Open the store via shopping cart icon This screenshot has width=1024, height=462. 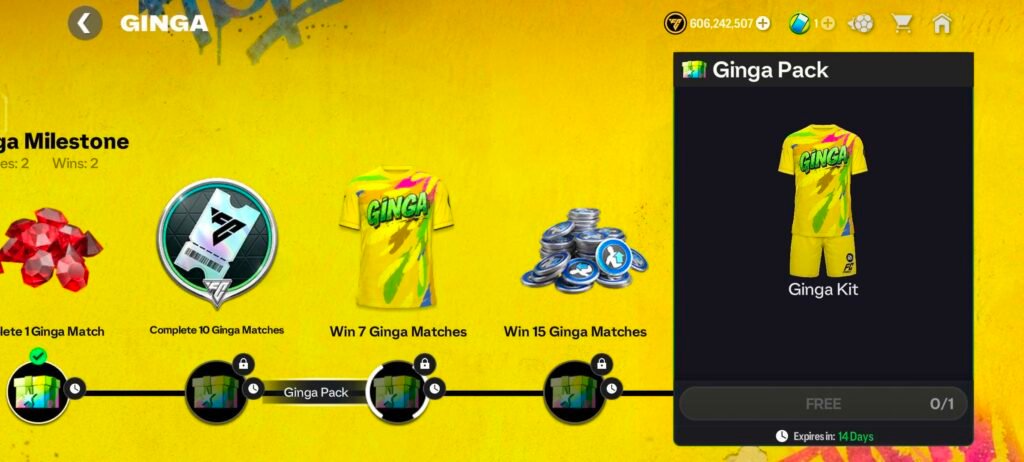click(x=902, y=23)
